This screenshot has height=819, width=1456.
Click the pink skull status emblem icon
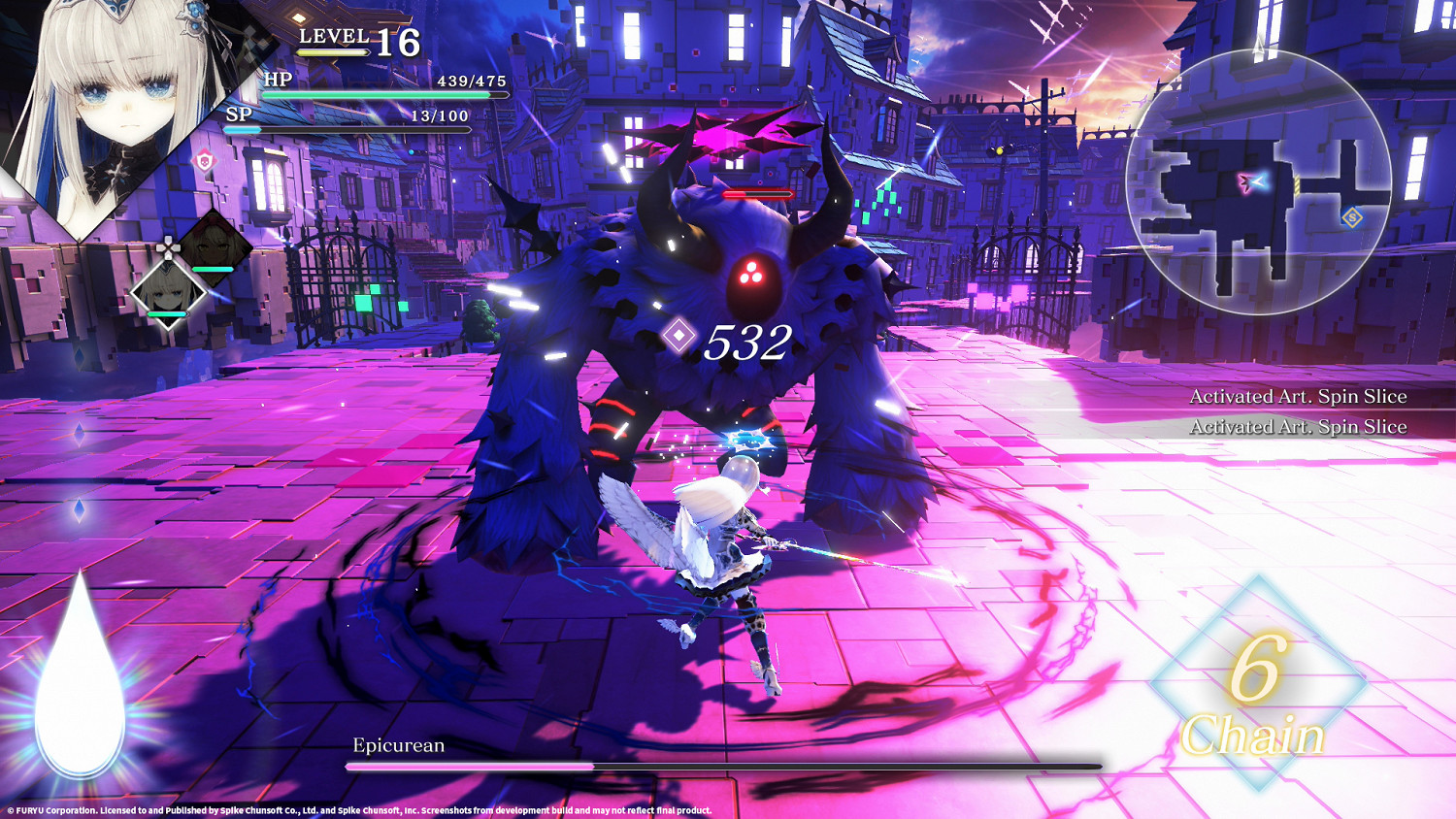click(203, 161)
